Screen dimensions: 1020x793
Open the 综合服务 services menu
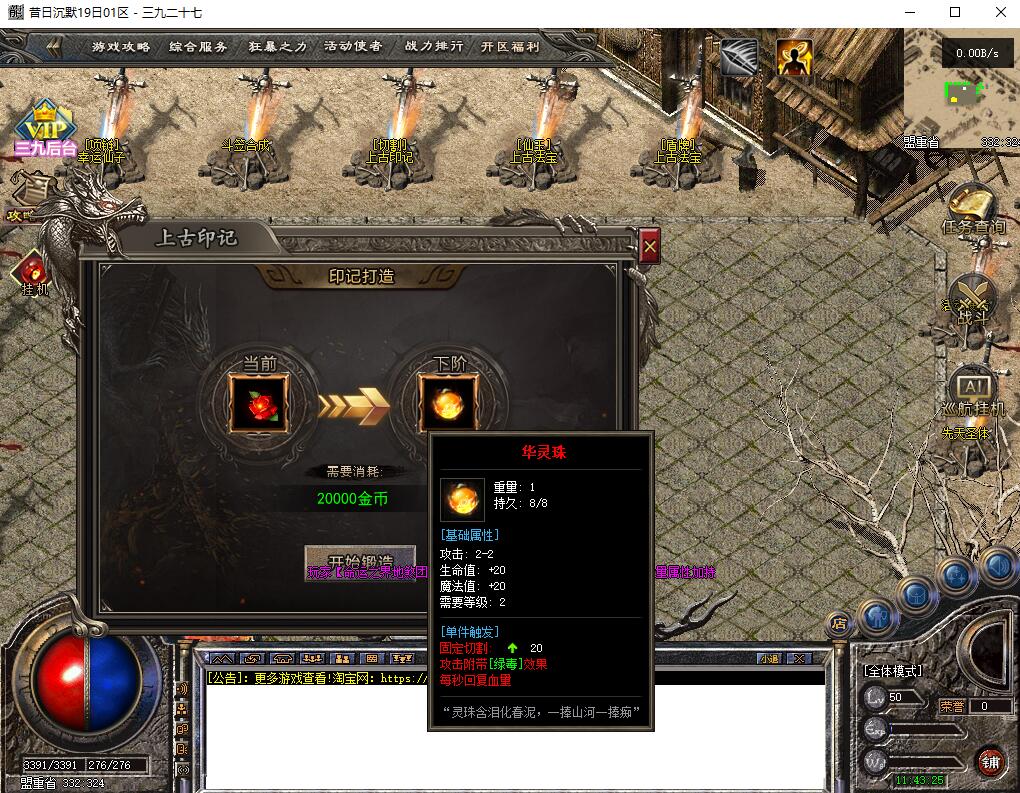[198, 46]
